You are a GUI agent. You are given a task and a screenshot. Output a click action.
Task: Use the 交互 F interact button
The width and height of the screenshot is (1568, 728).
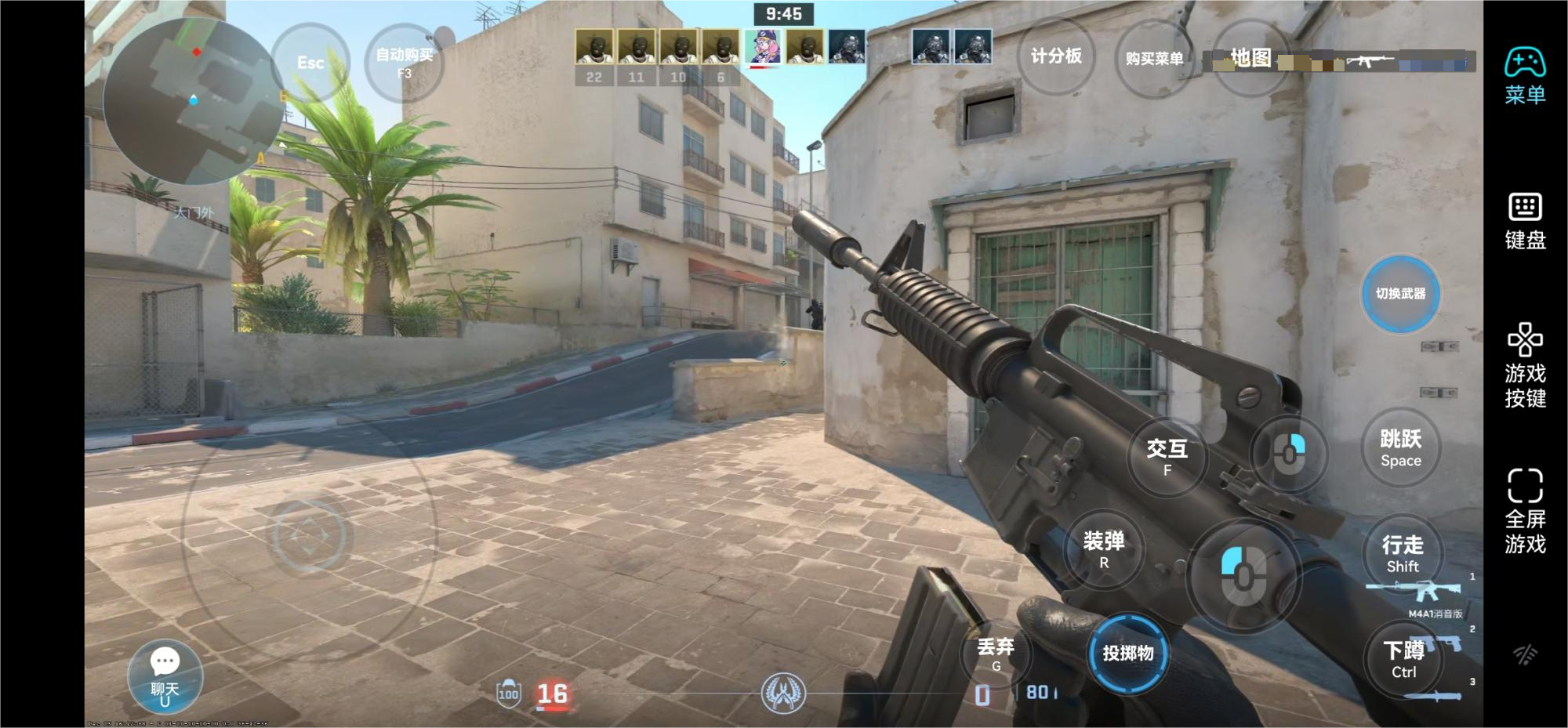click(x=1167, y=457)
